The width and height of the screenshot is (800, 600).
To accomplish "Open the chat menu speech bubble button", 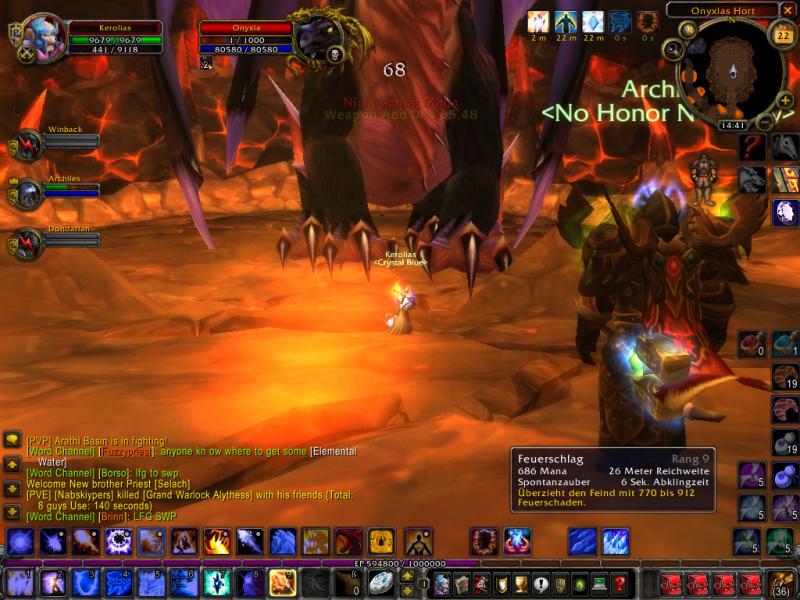I will [x=12, y=440].
